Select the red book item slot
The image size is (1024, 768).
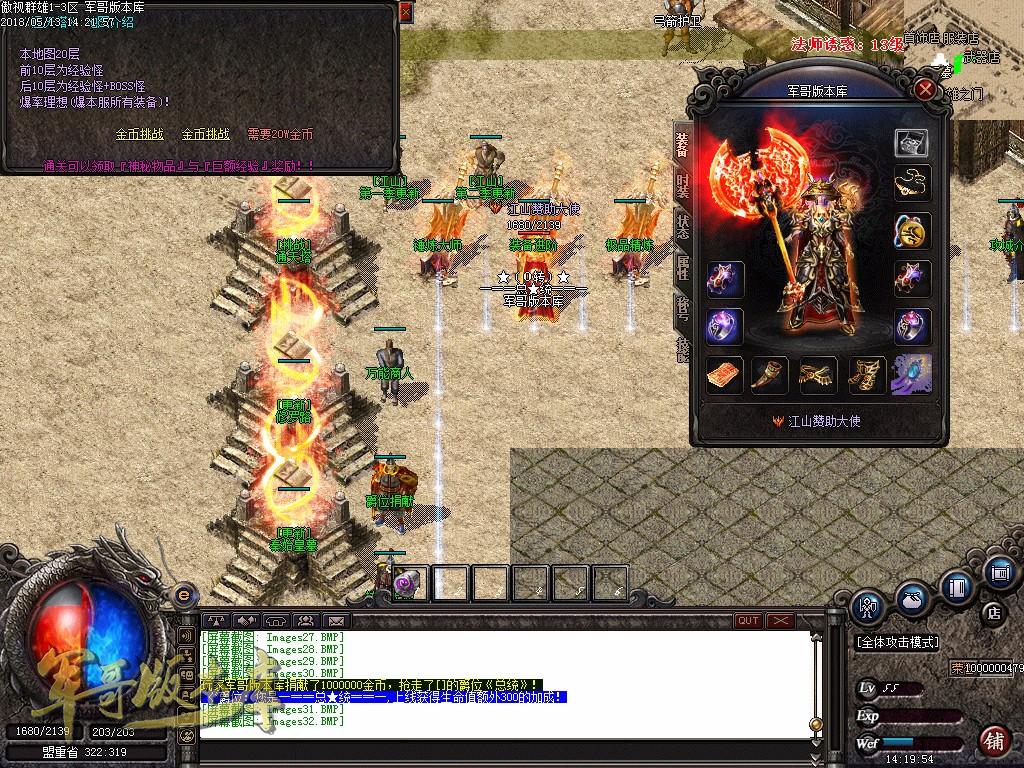tap(725, 375)
